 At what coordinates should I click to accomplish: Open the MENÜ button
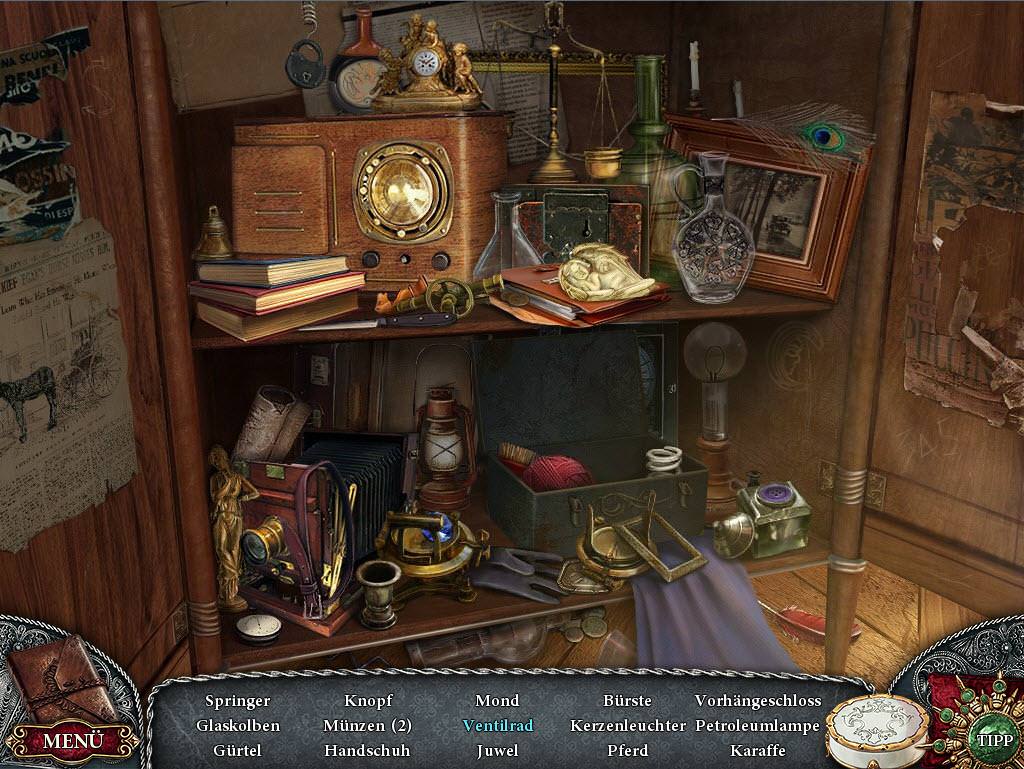[x=72, y=741]
